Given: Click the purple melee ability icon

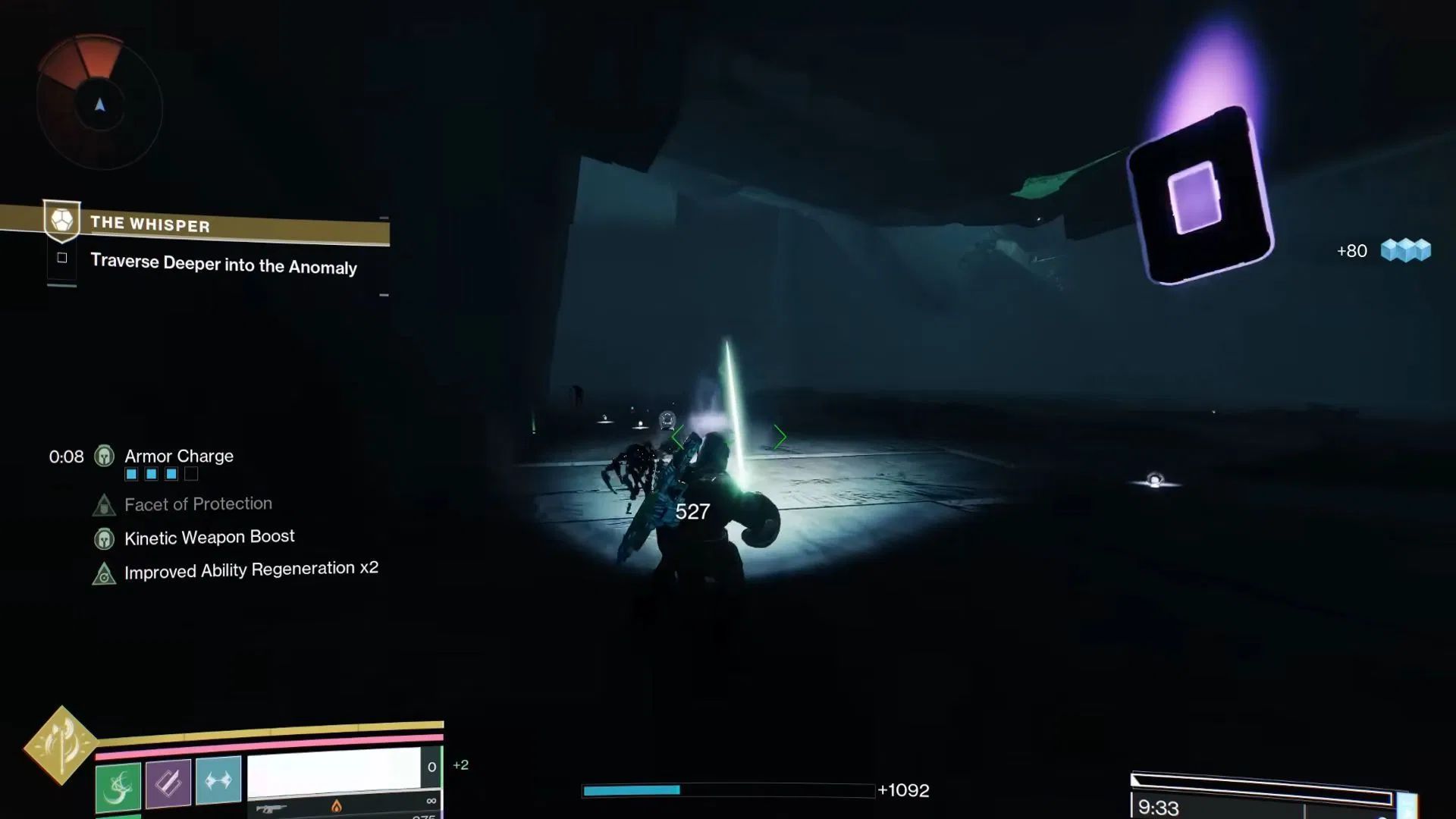Looking at the screenshot, I should [x=168, y=783].
